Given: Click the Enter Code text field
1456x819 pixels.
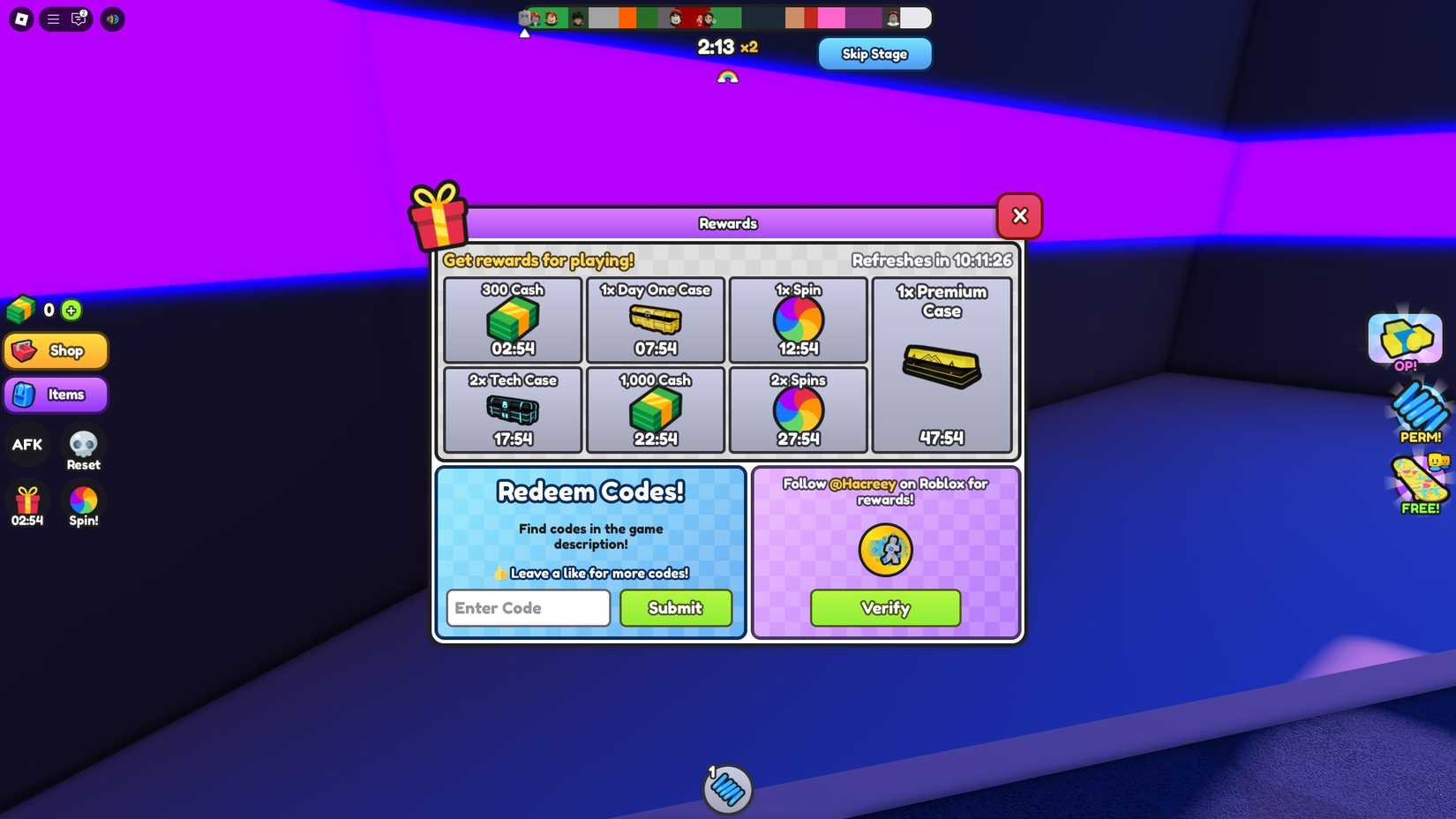Looking at the screenshot, I should 527,608.
